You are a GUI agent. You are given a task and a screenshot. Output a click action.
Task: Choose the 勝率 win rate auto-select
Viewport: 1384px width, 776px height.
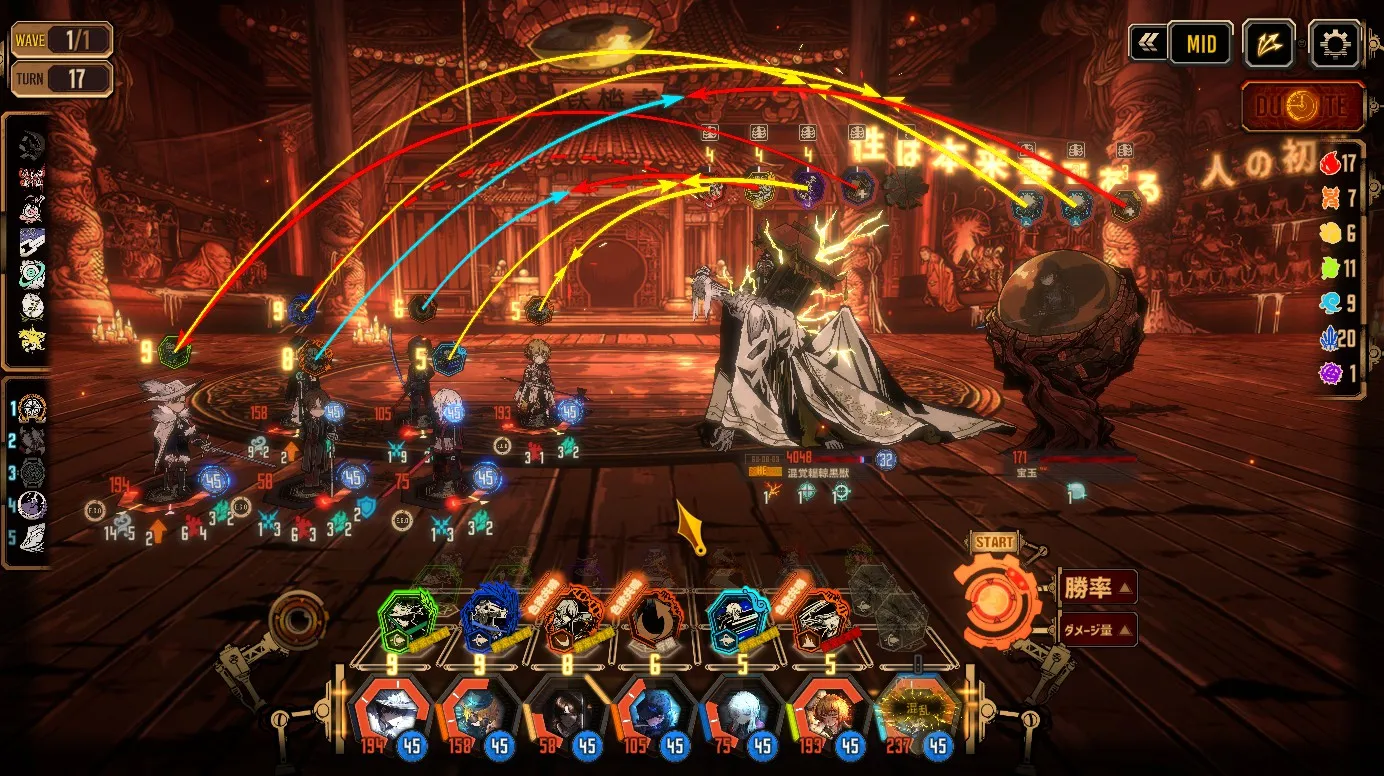pos(1096,588)
